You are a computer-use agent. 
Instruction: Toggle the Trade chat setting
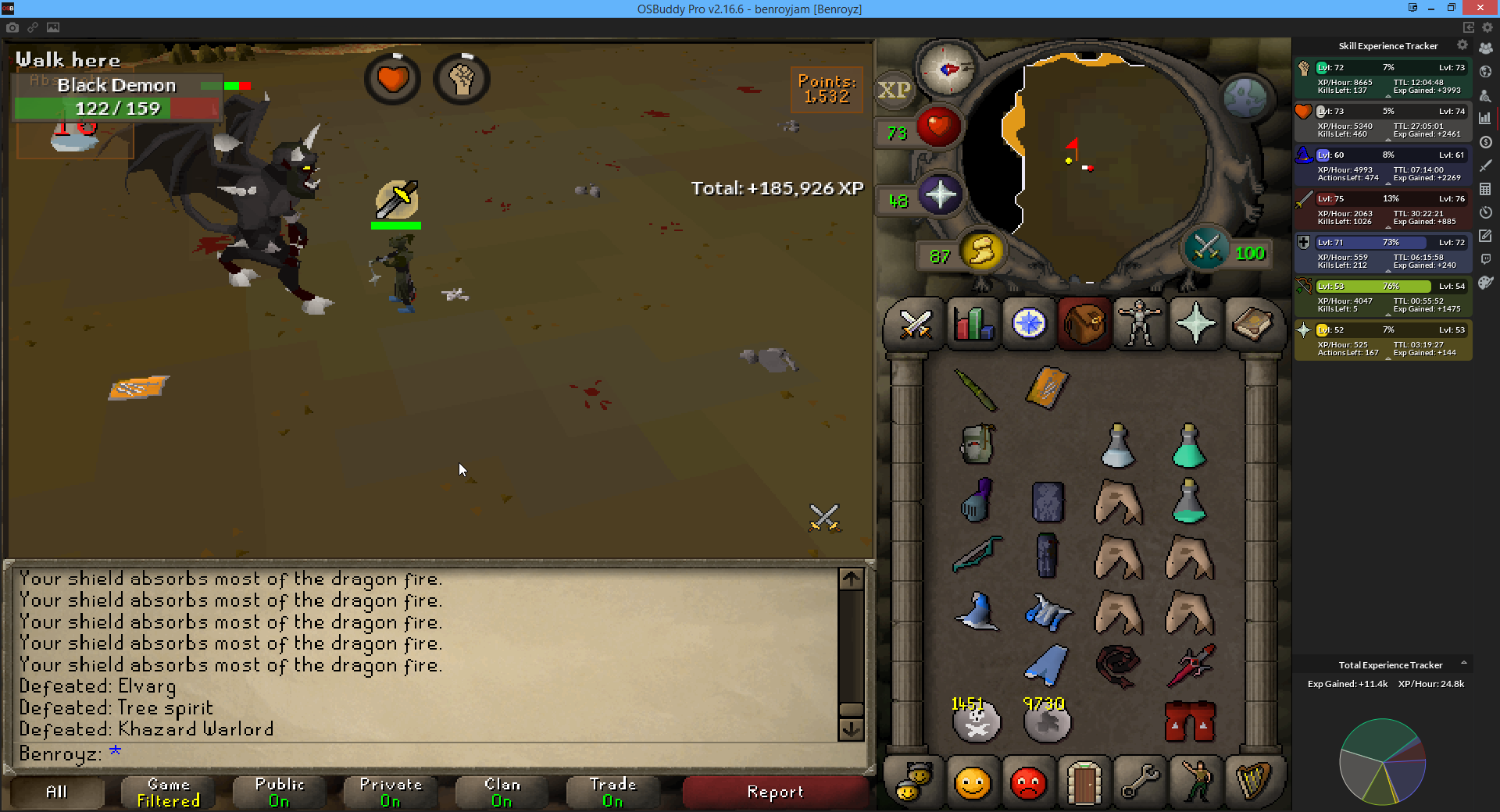(612, 792)
